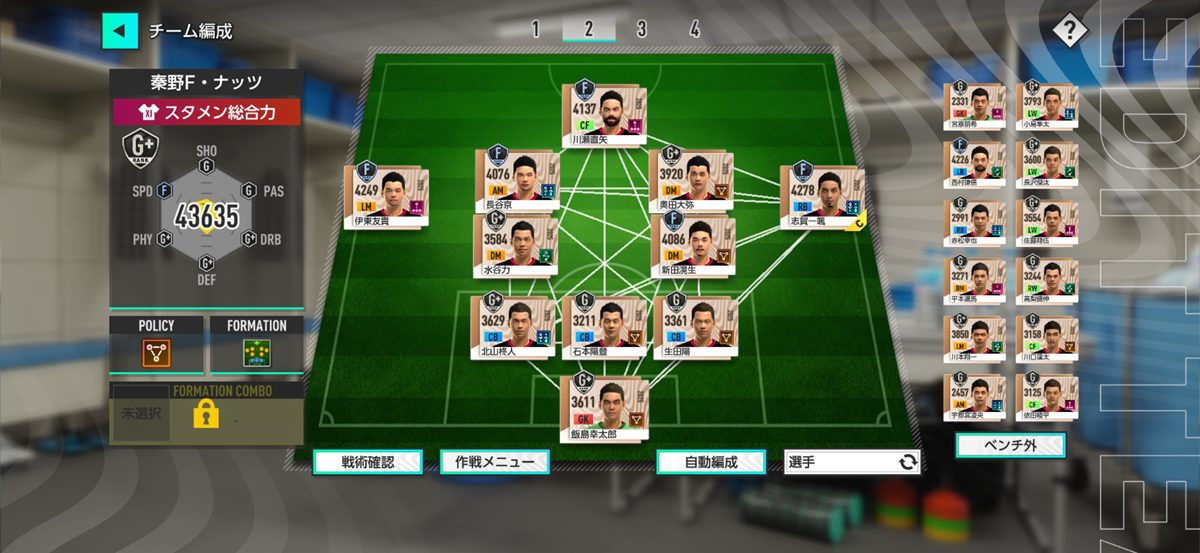This screenshot has width=1200, height=553.
Task: Switch to team slot tab 3
Action: point(641,29)
